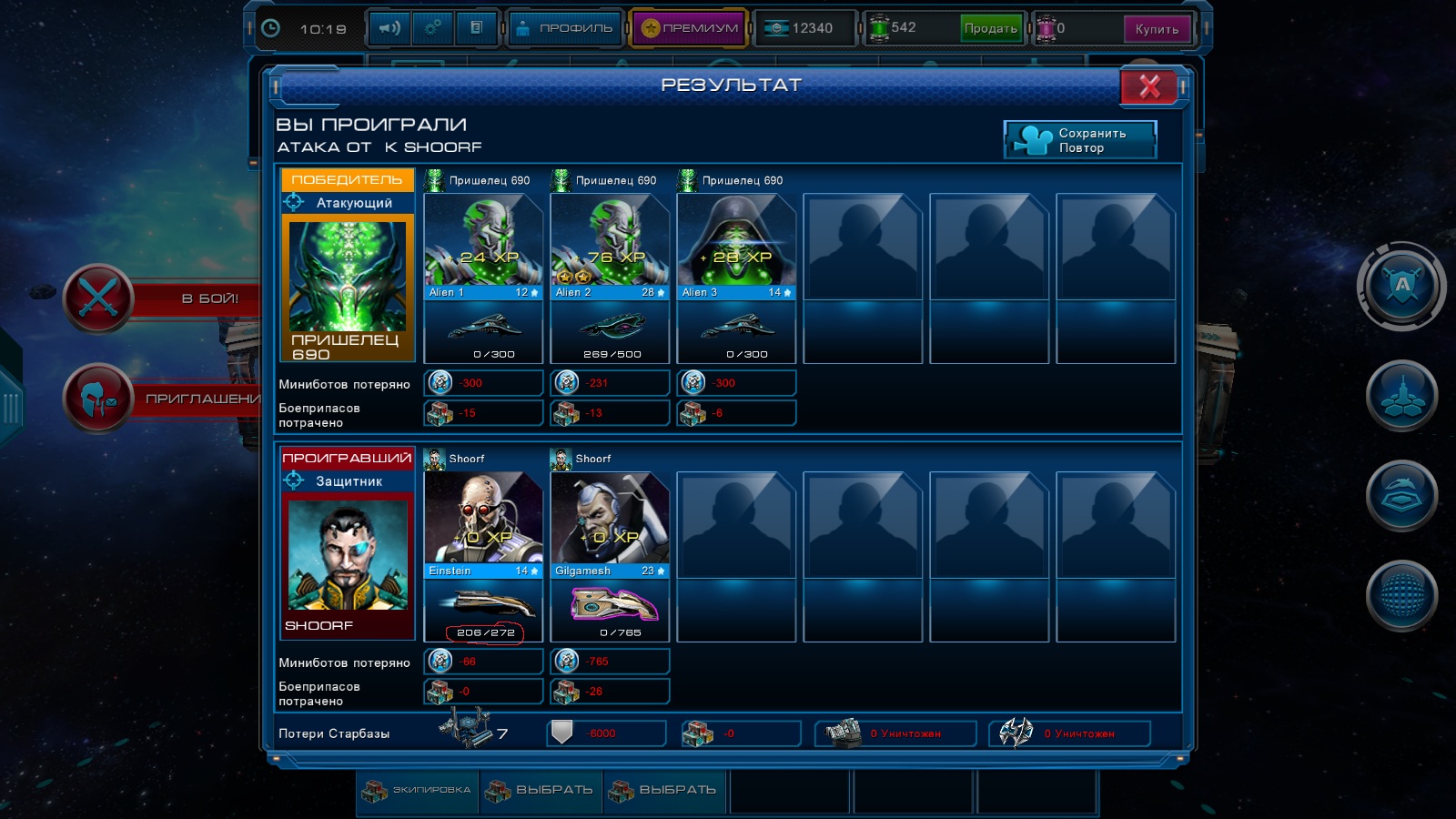This screenshot has height=819, width=1456.
Task: Open the alliance shield icon
Action: pyautogui.click(x=1401, y=287)
